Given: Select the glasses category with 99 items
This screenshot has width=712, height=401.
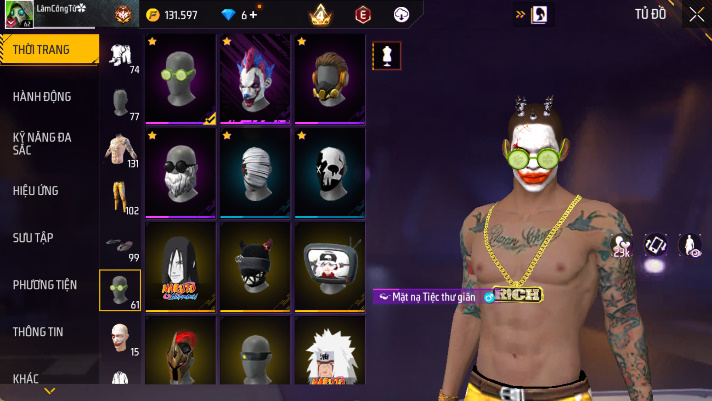Looking at the screenshot, I should click(x=121, y=243).
